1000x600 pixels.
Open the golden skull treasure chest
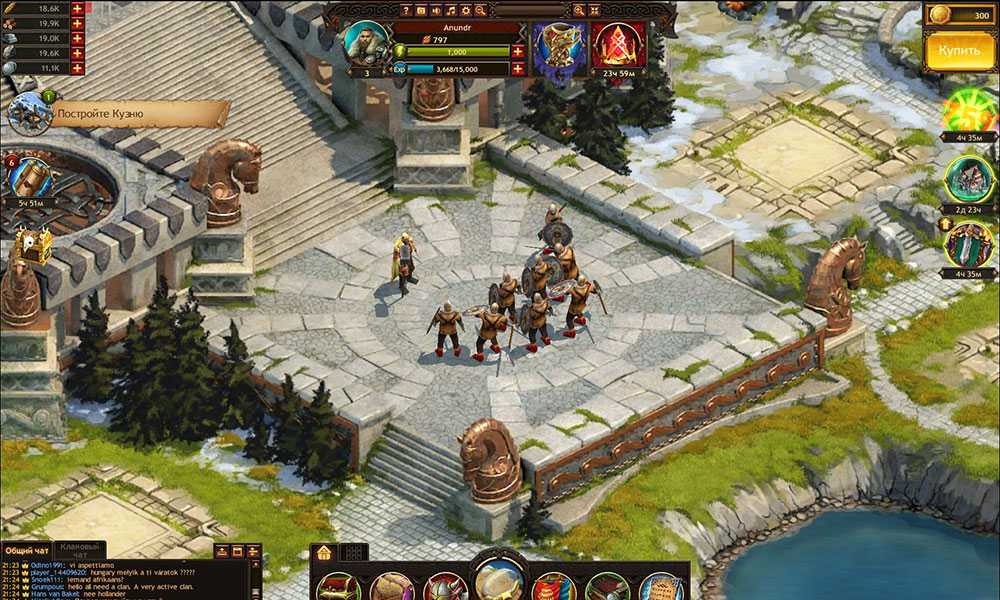click(31, 246)
